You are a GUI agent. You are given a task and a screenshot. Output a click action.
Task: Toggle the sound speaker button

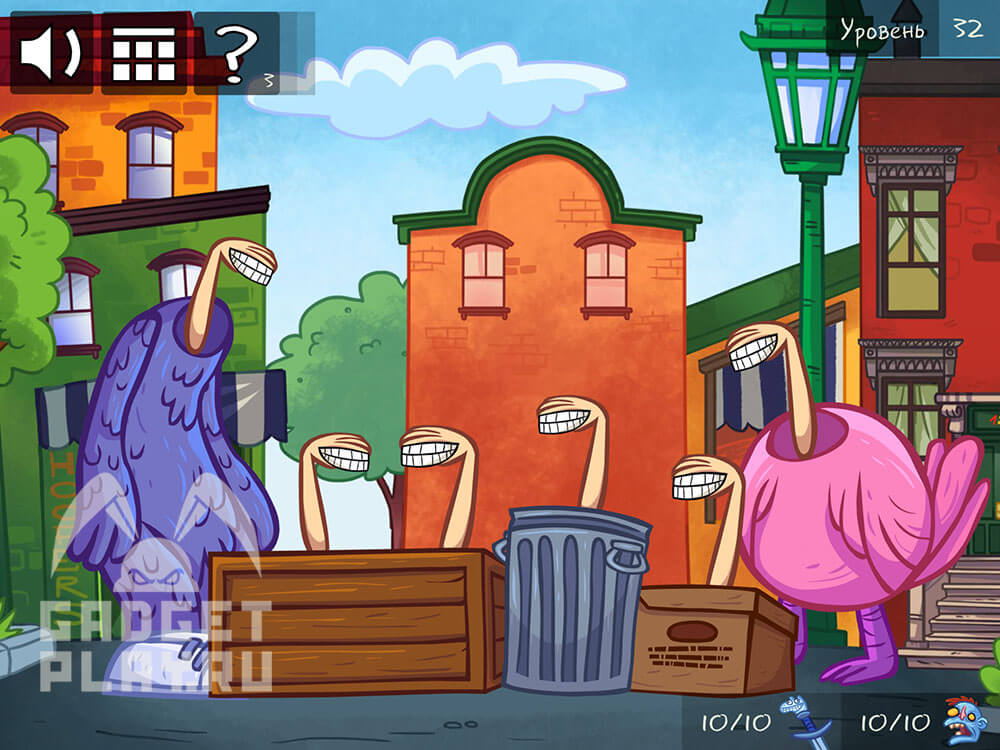tap(50, 53)
